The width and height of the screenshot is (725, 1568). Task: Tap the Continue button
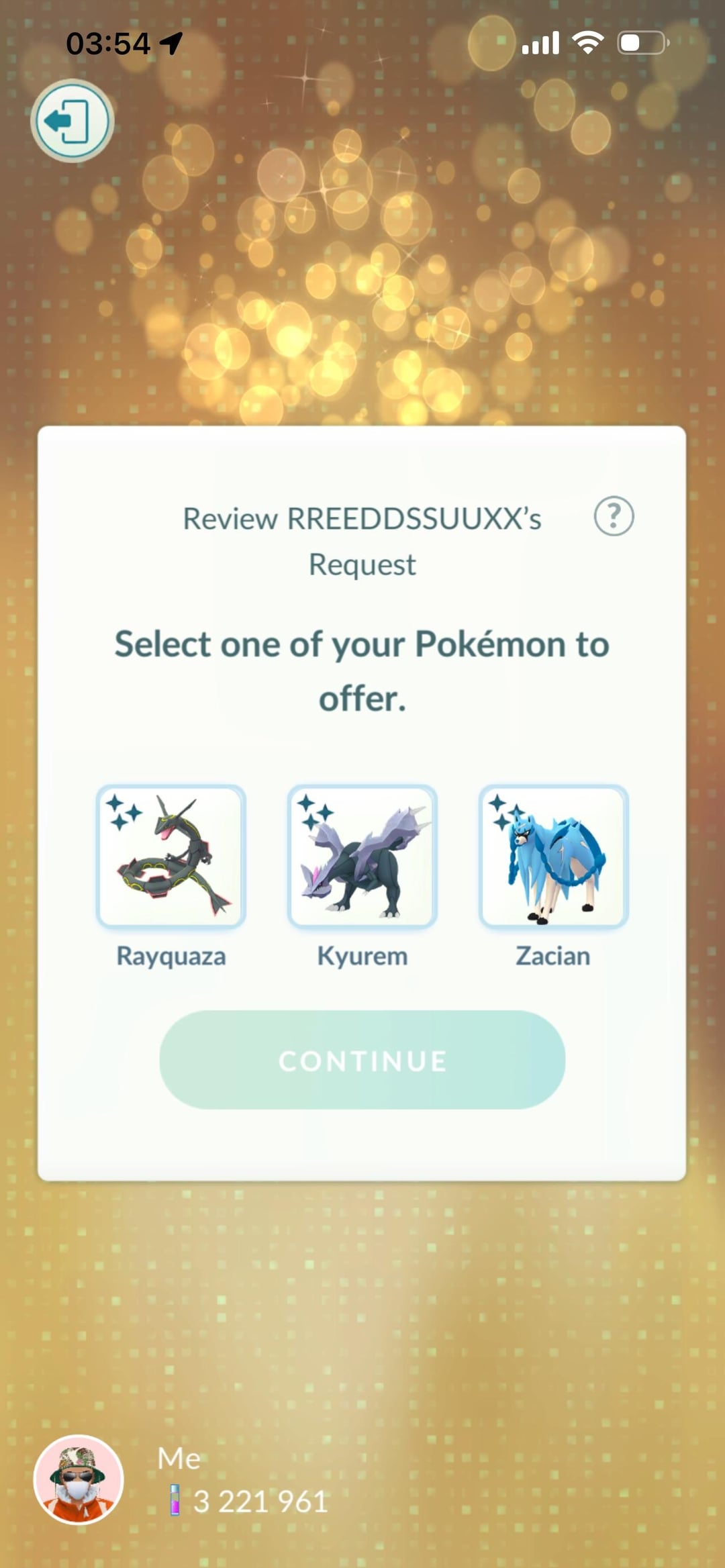click(x=362, y=1060)
